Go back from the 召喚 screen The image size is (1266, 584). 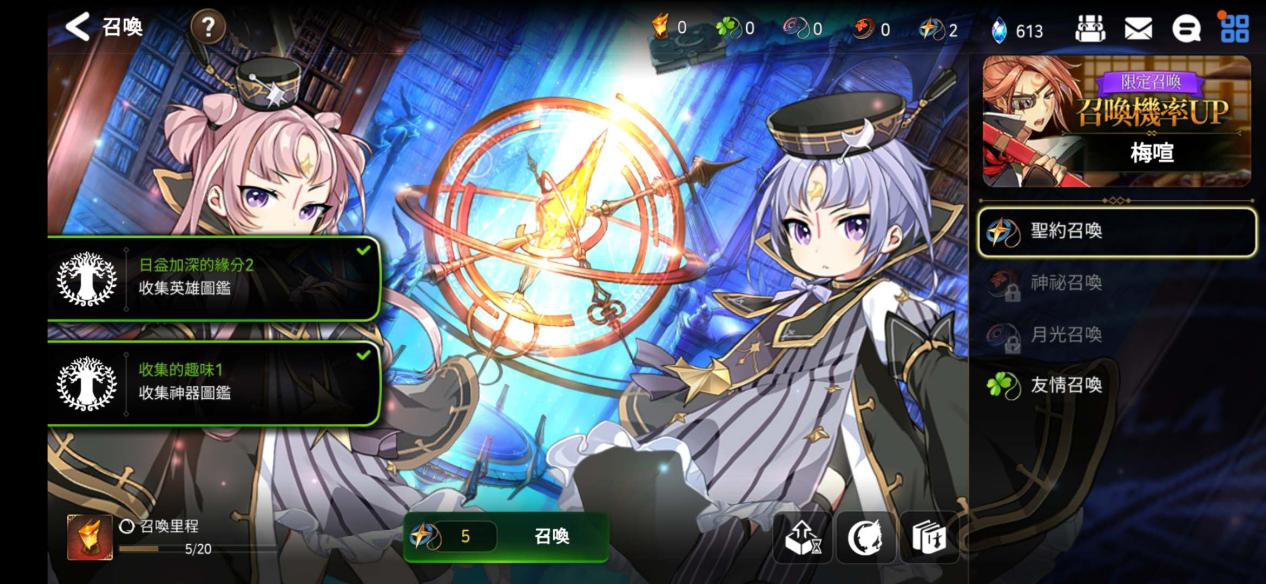click(79, 27)
